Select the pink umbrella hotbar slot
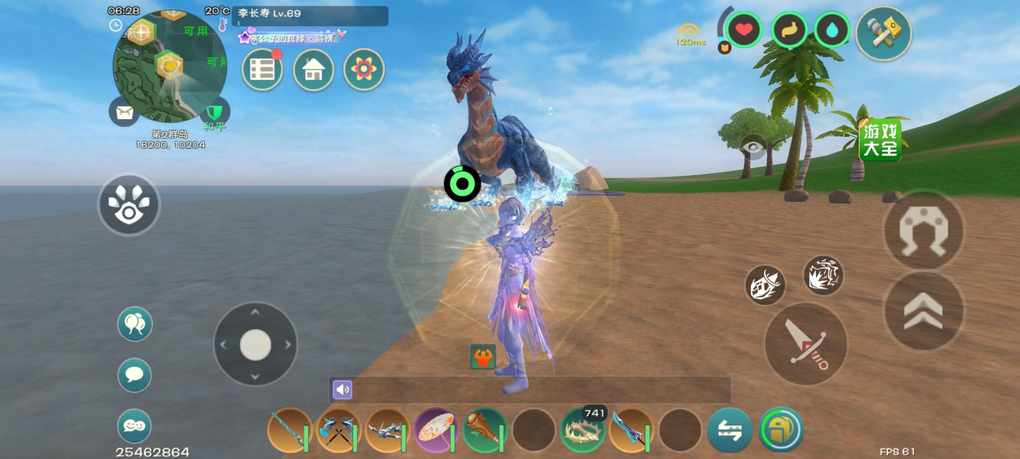Screen dimensions: 1020x459 pos(436,431)
